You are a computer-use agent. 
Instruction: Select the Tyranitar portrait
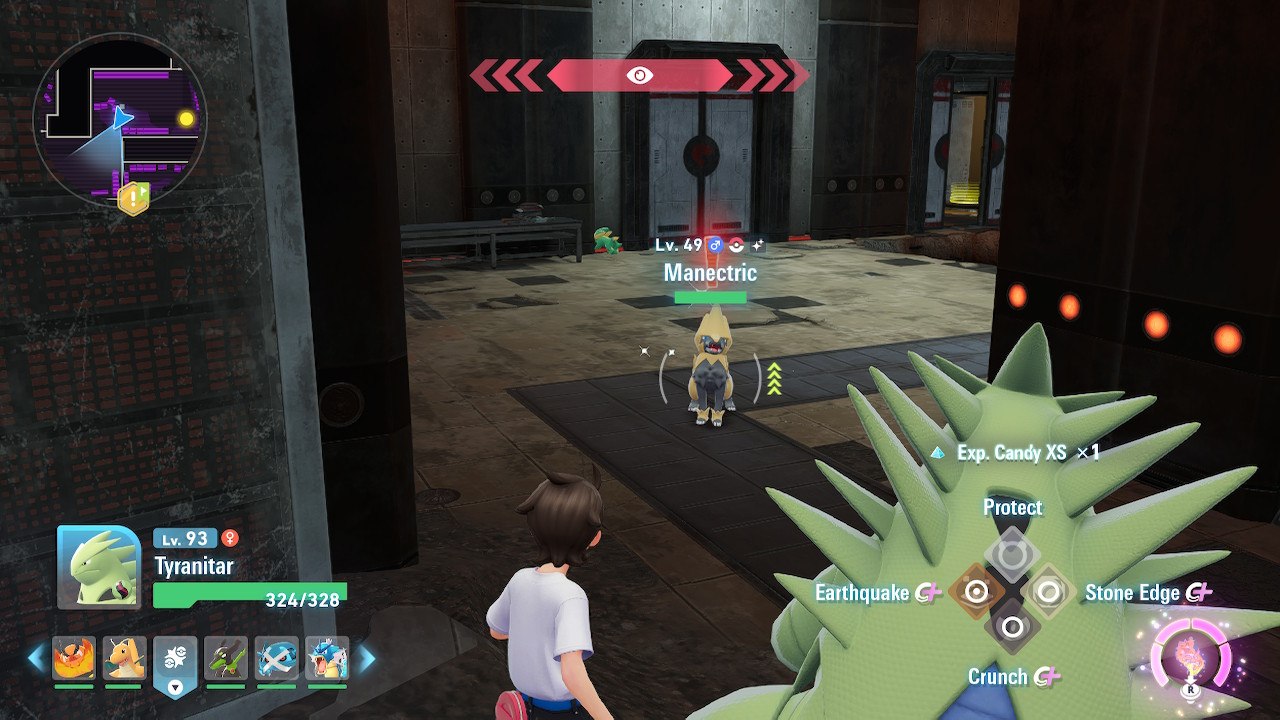tap(99, 567)
